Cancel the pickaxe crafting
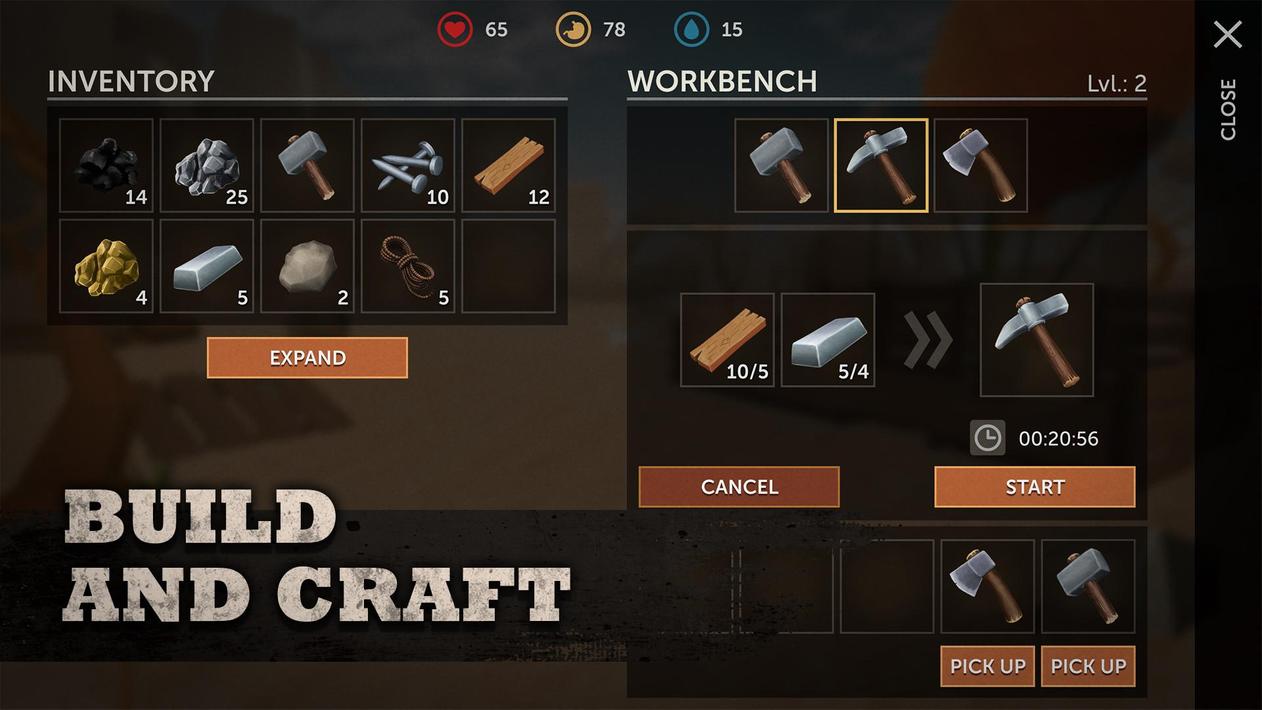 point(739,487)
